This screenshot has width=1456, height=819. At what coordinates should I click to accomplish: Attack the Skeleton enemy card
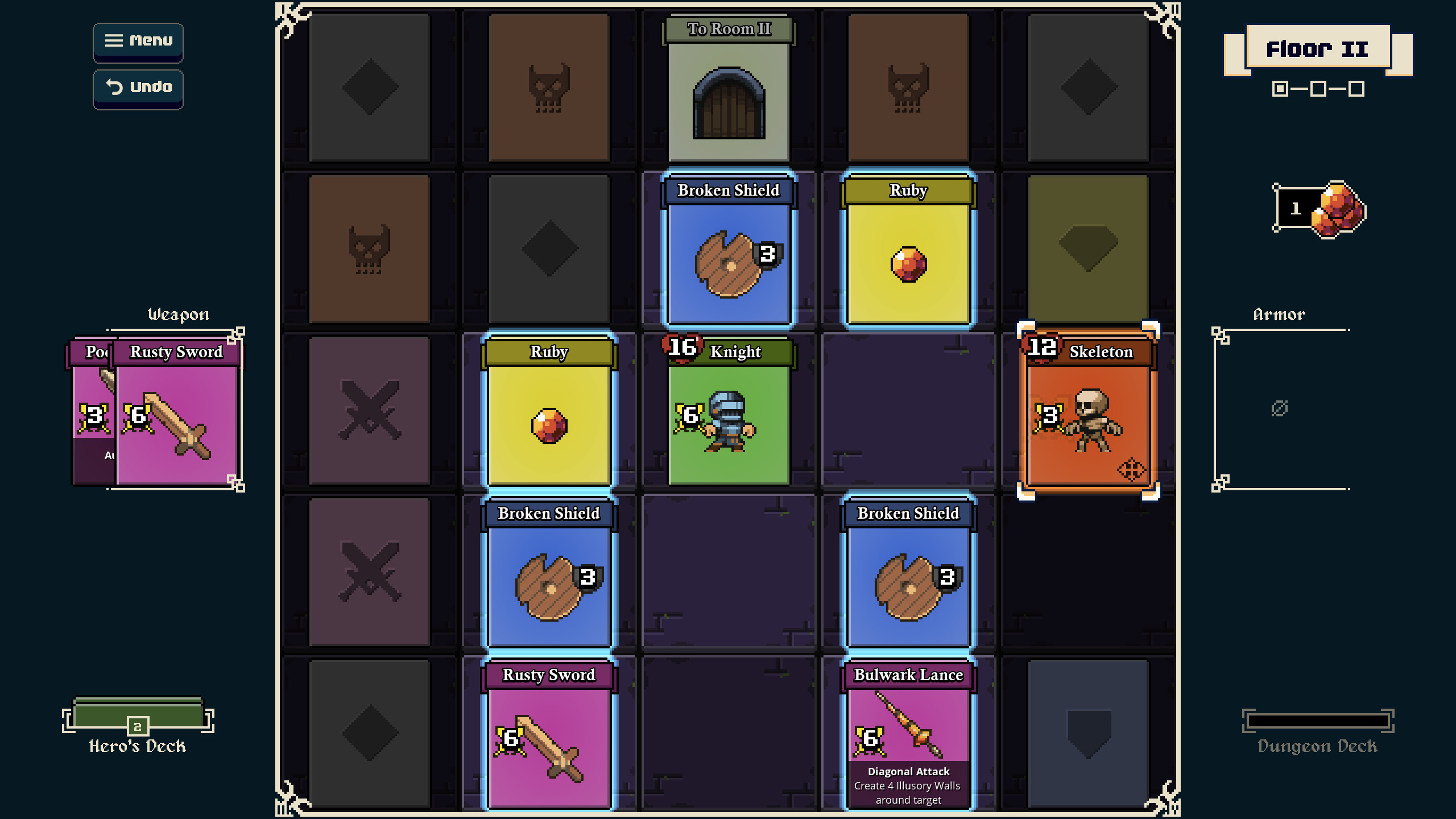(x=1087, y=411)
